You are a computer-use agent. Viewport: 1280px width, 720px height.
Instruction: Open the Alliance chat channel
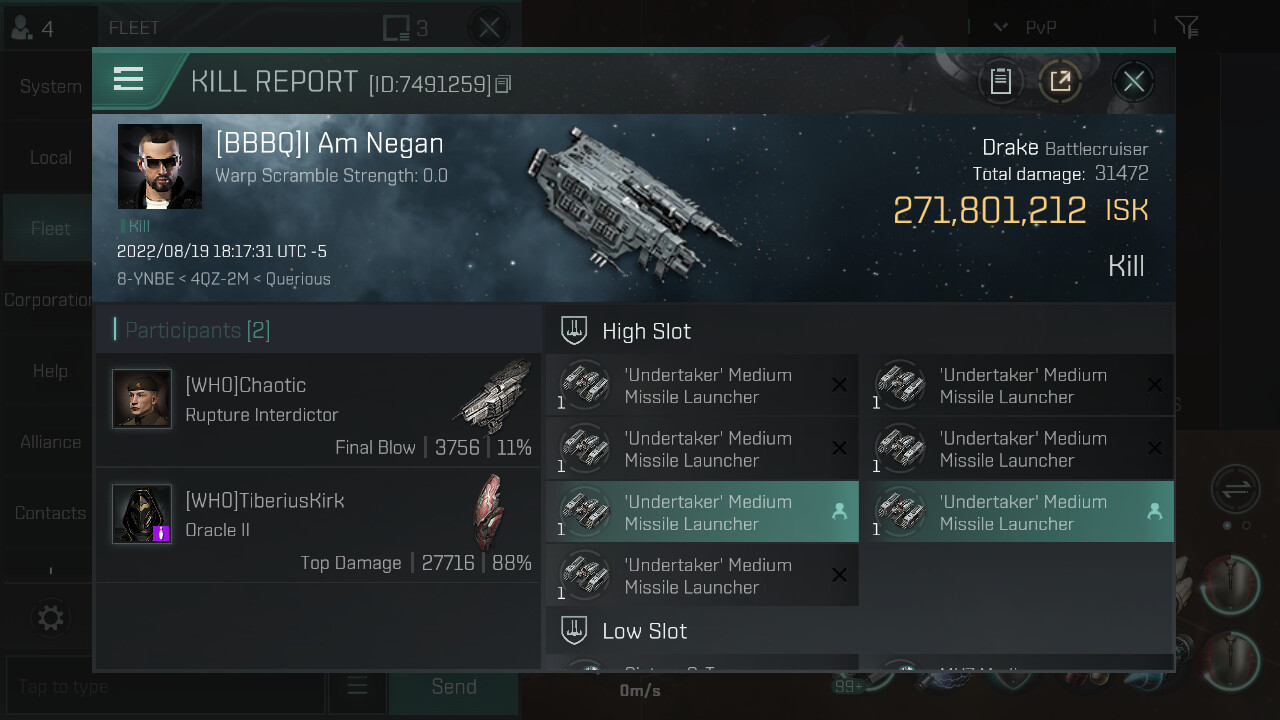50,442
